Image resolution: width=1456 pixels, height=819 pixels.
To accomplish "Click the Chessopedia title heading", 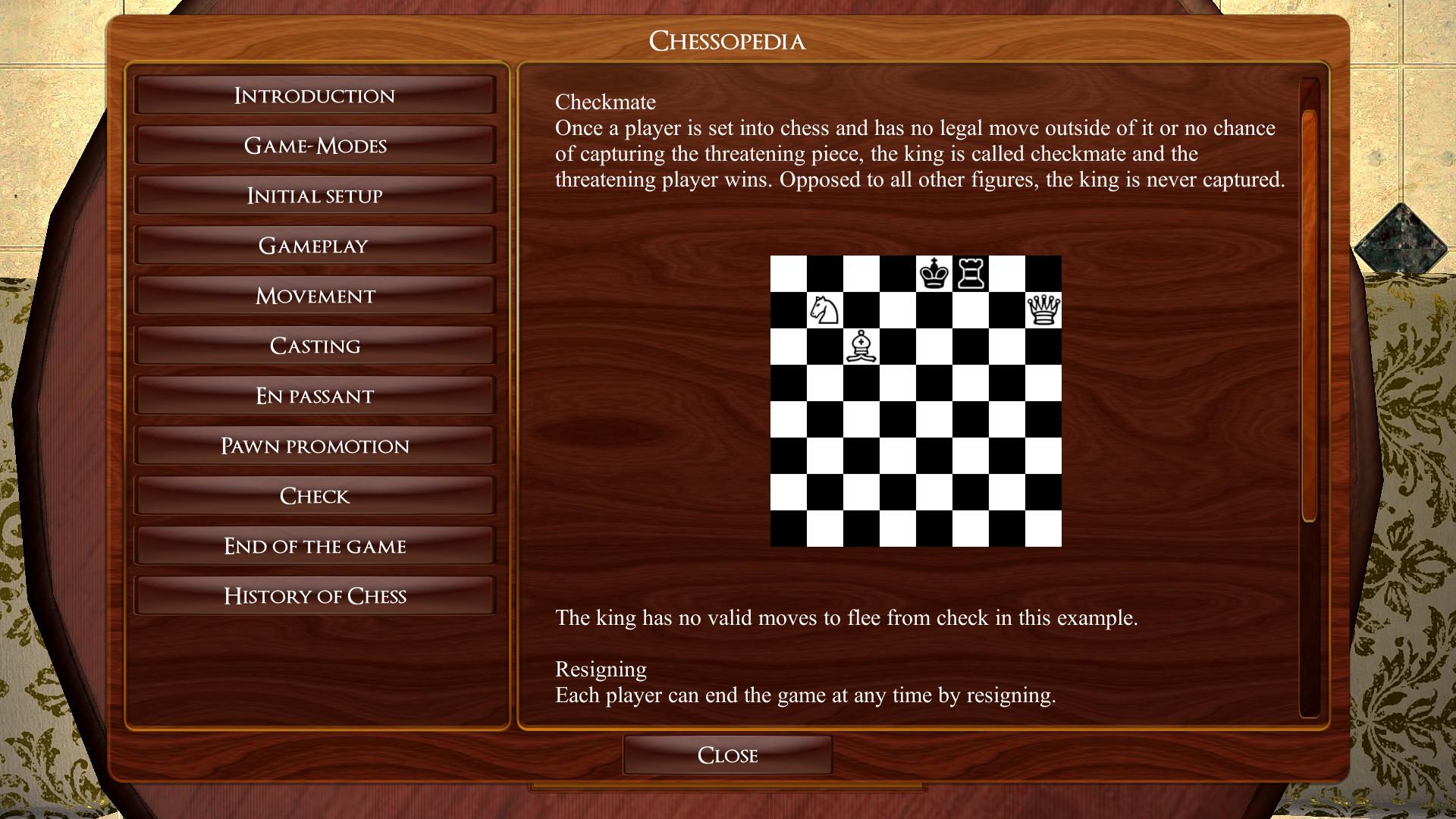I will coord(728,42).
